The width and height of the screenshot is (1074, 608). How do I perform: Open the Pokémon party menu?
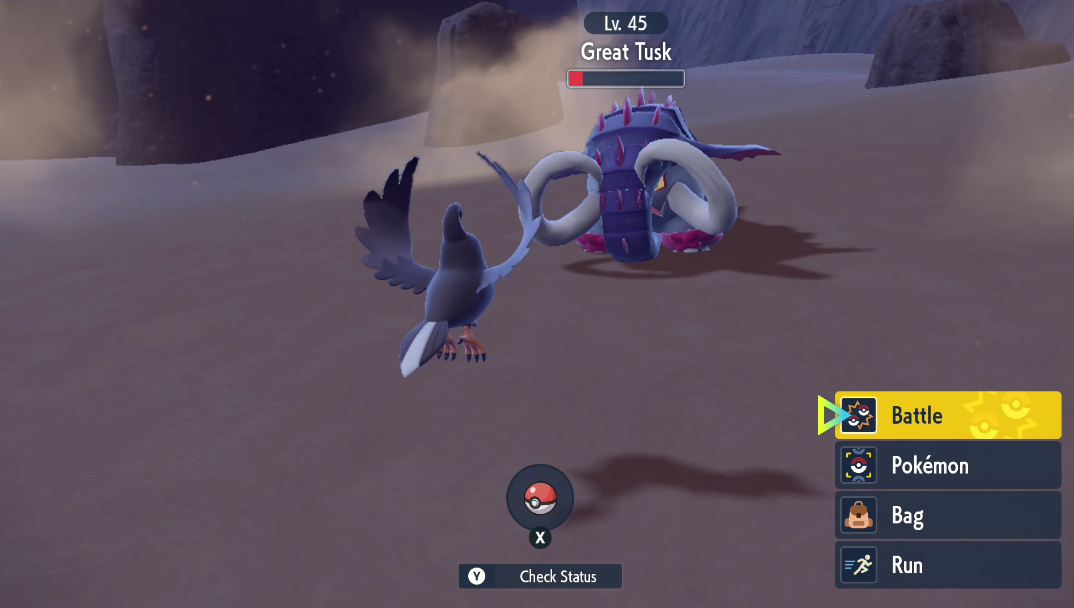coord(947,465)
